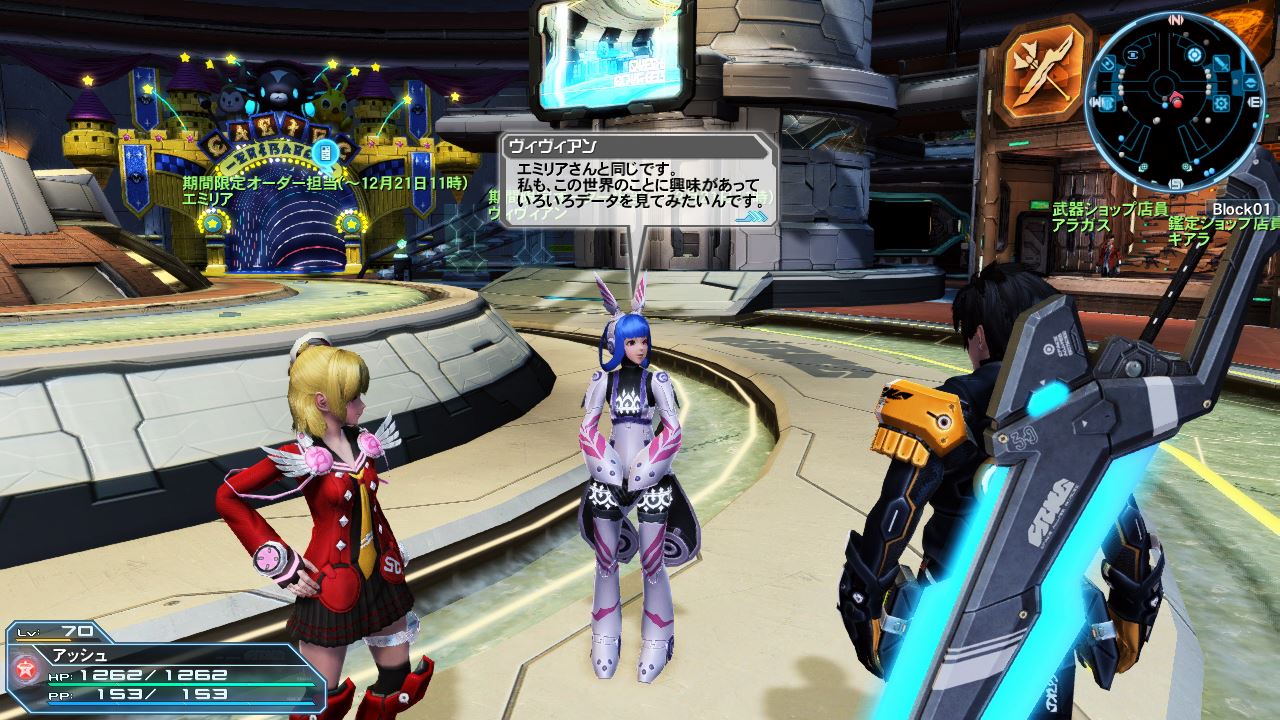Click the Block01 label under the minimap

pyautogui.click(x=1241, y=208)
